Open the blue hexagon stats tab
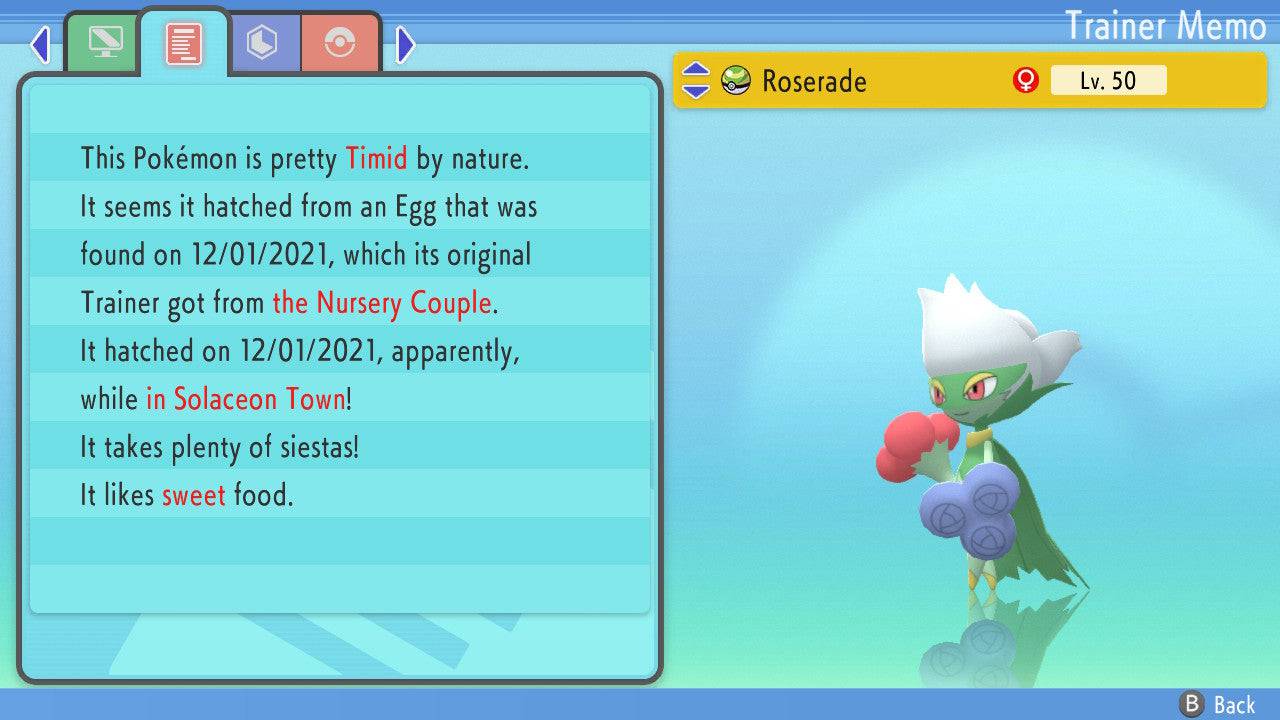 (x=263, y=43)
